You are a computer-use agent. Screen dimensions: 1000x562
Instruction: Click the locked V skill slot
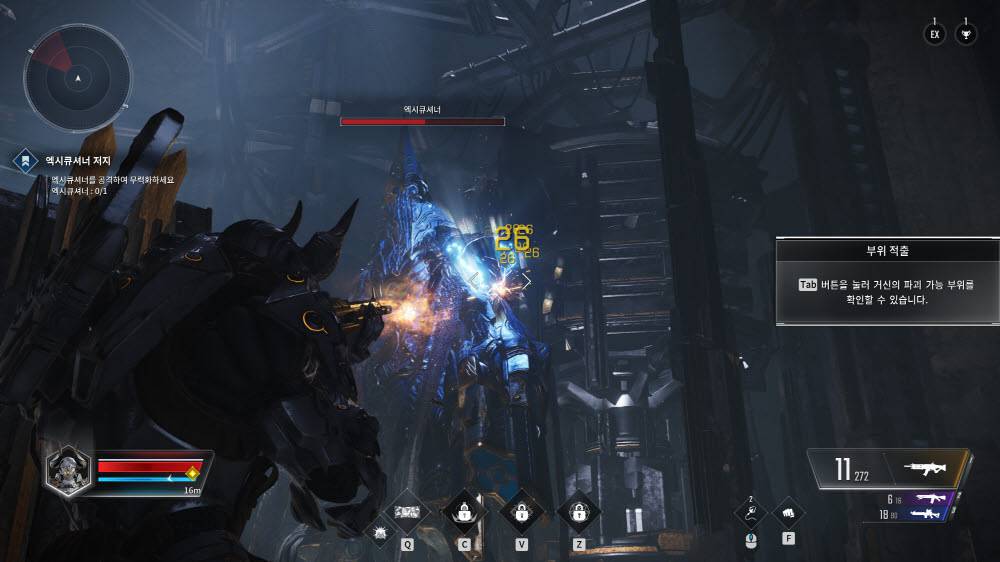pos(521,513)
